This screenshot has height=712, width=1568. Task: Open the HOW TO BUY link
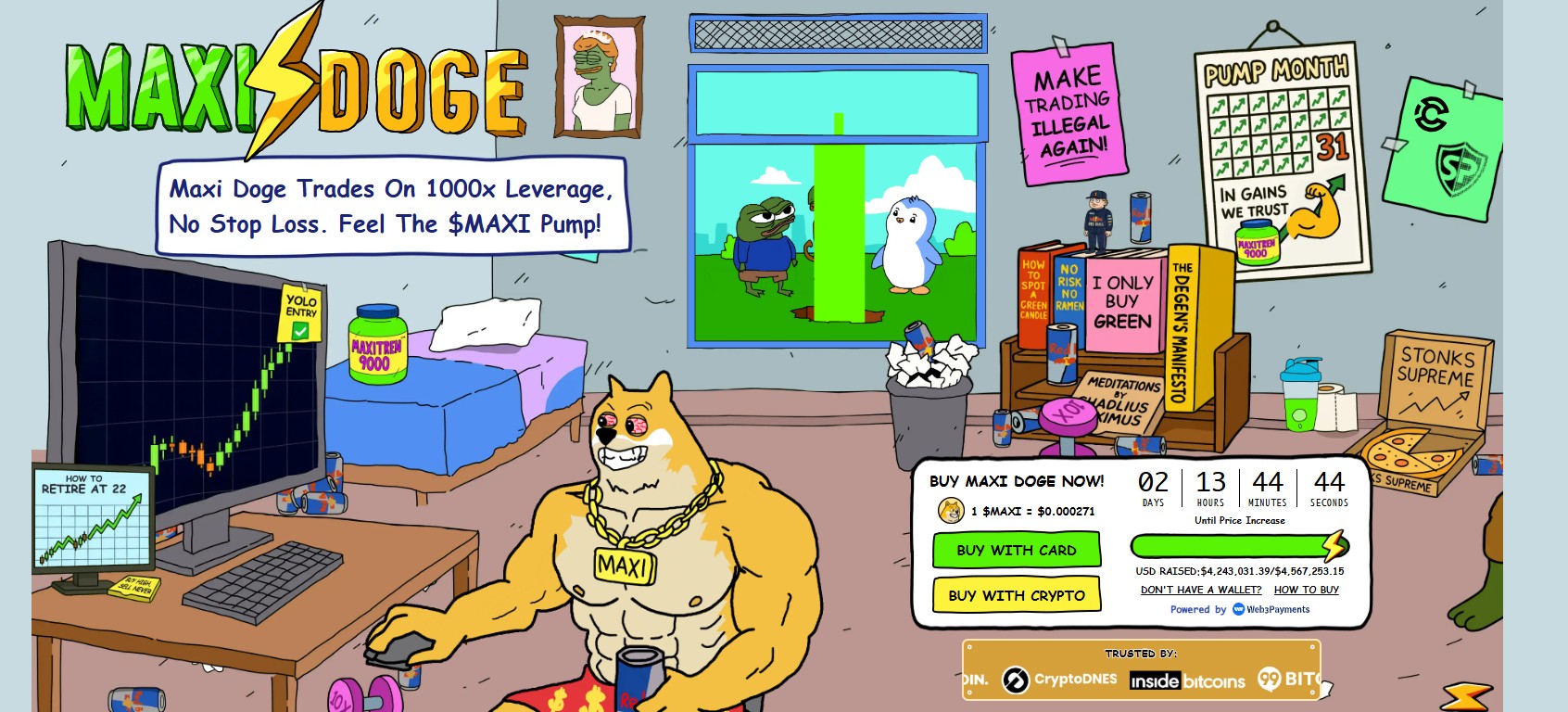point(1308,590)
